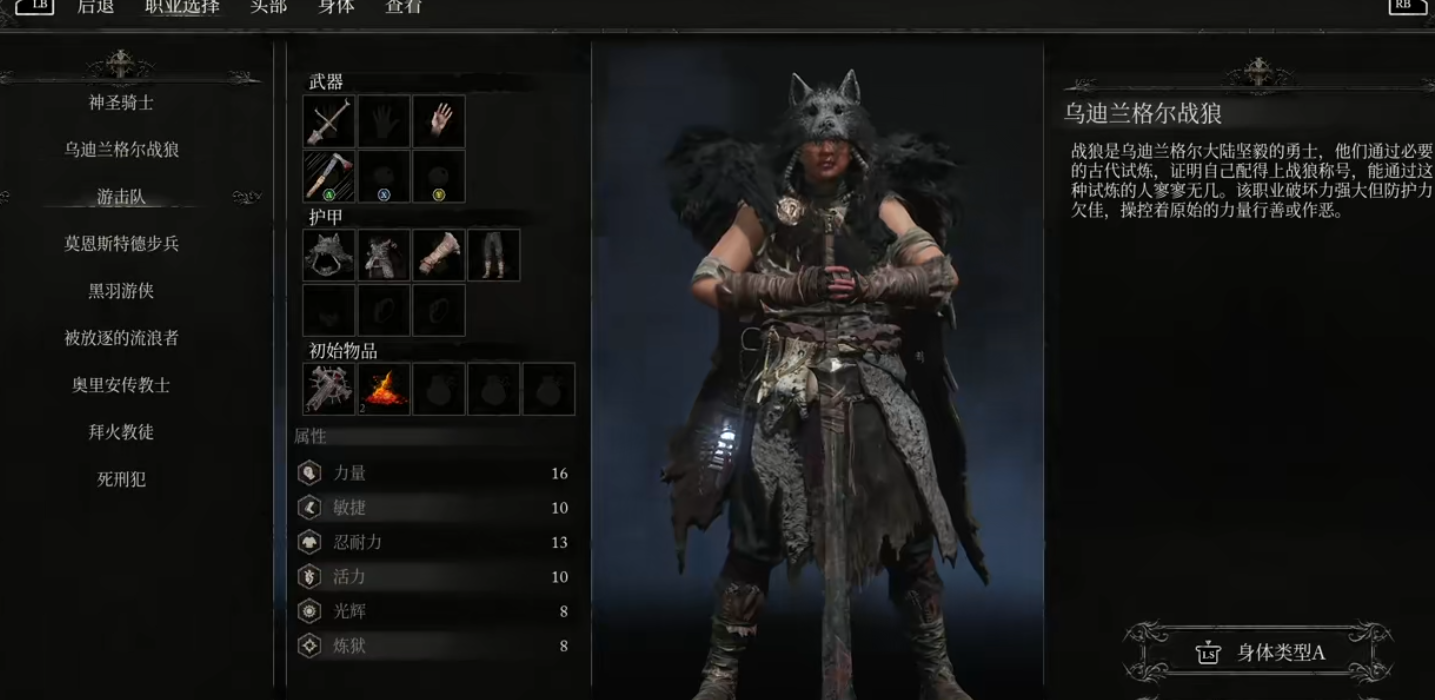View the wolf head helmet slot
This screenshot has width=1435, height=700.
(329, 255)
